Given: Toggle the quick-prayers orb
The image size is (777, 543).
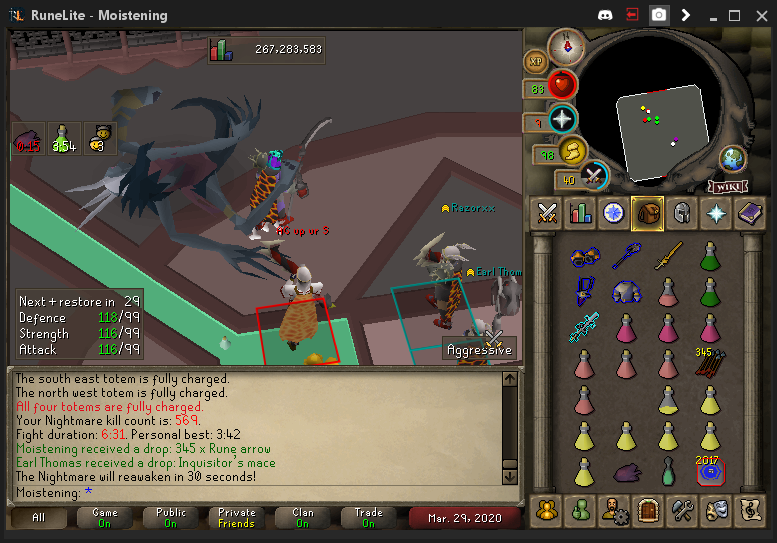Looking at the screenshot, I should (563, 119).
